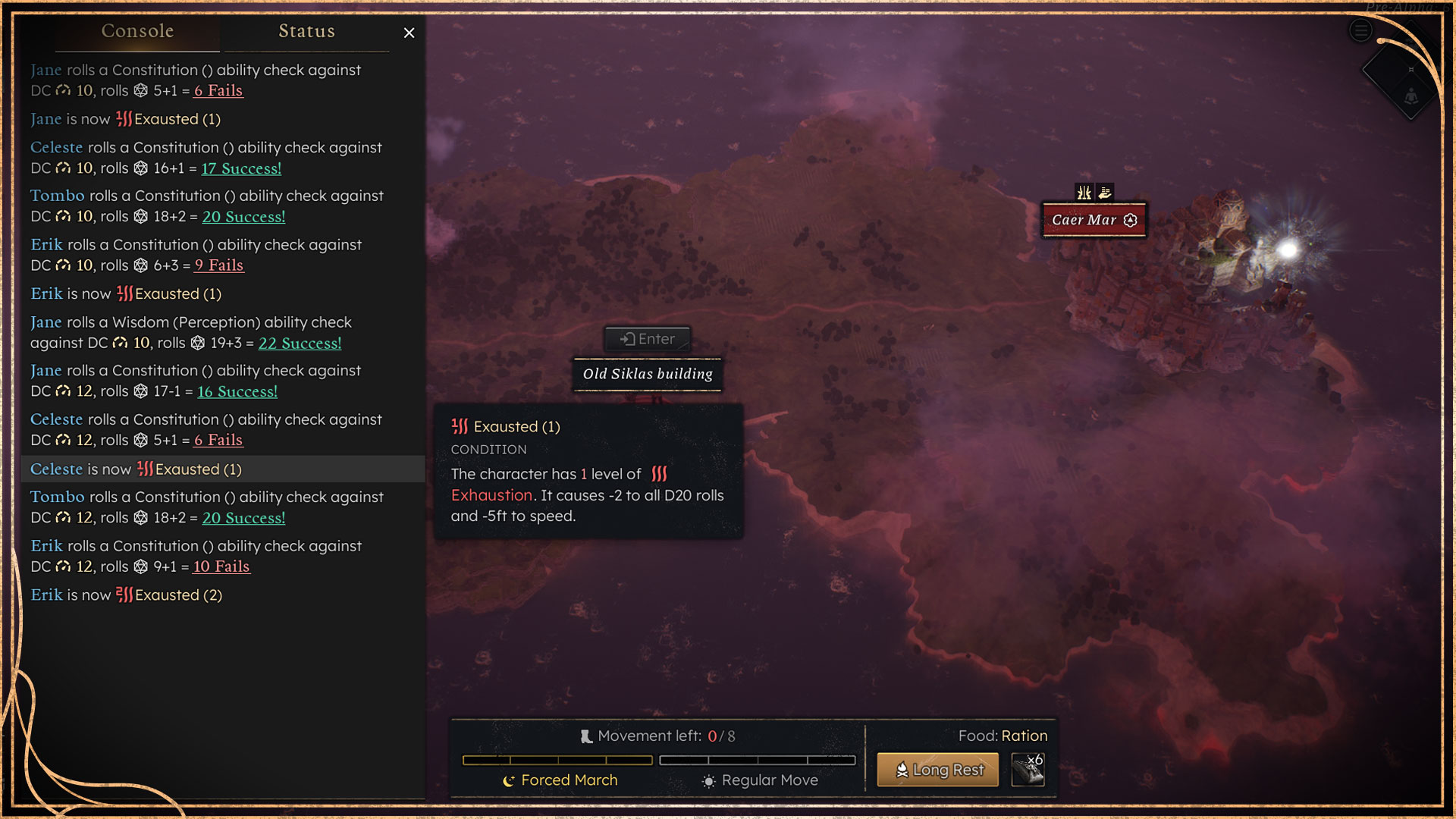This screenshot has width=1456, height=819.
Task: Close the console log panel
Action: click(x=409, y=33)
